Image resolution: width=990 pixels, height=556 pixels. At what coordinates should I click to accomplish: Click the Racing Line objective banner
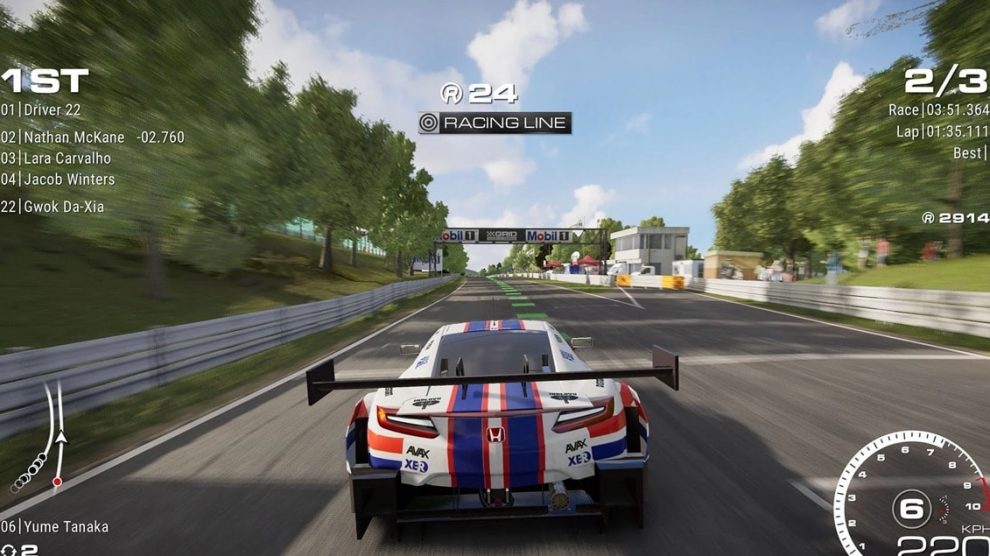pyautogui.click(x=495, y=123)
